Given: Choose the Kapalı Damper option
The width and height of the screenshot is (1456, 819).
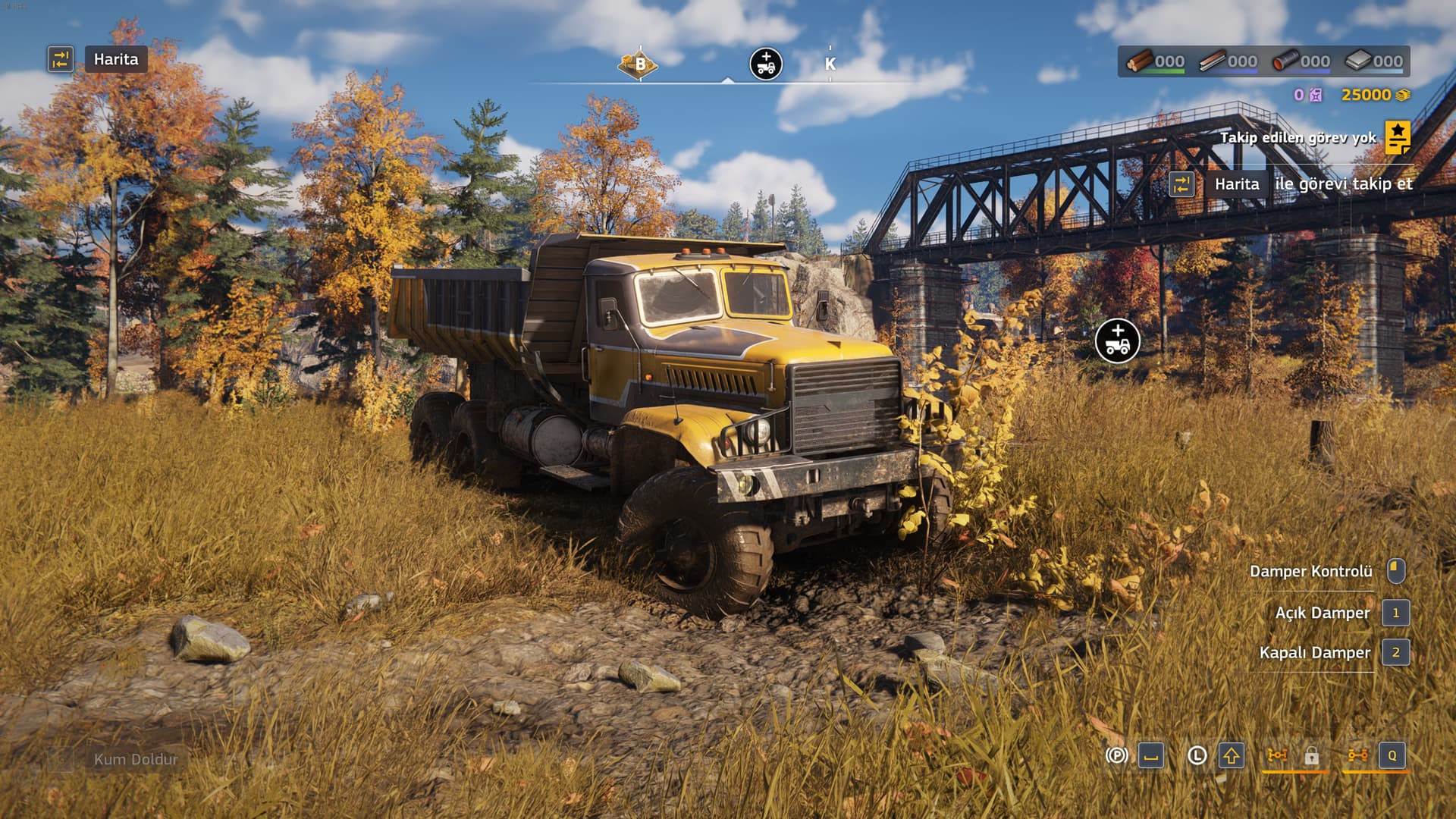Looking at the screenshot, I should tap(1314, 652).
